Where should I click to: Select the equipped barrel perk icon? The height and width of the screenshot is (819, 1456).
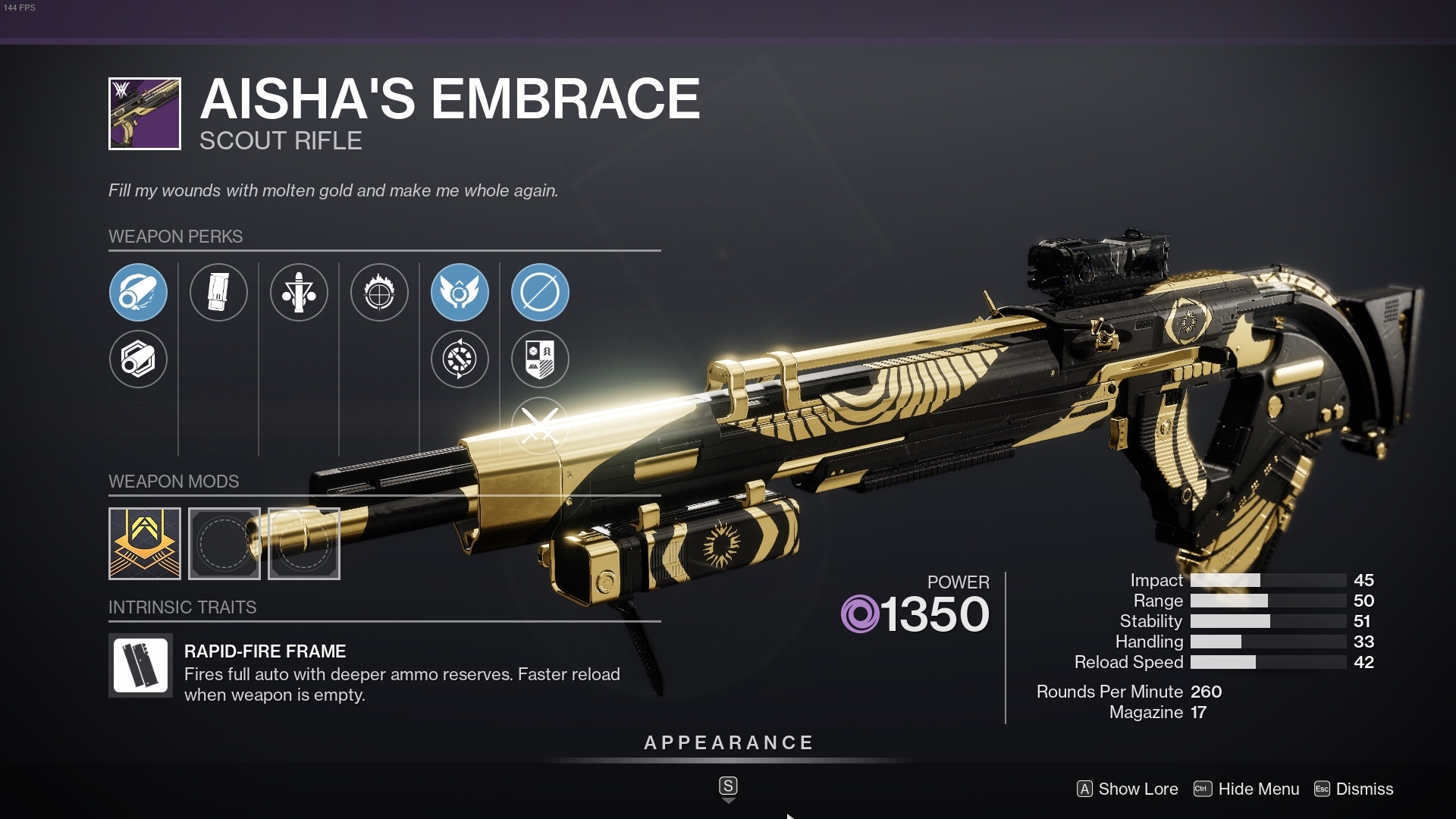pos(138,292)
